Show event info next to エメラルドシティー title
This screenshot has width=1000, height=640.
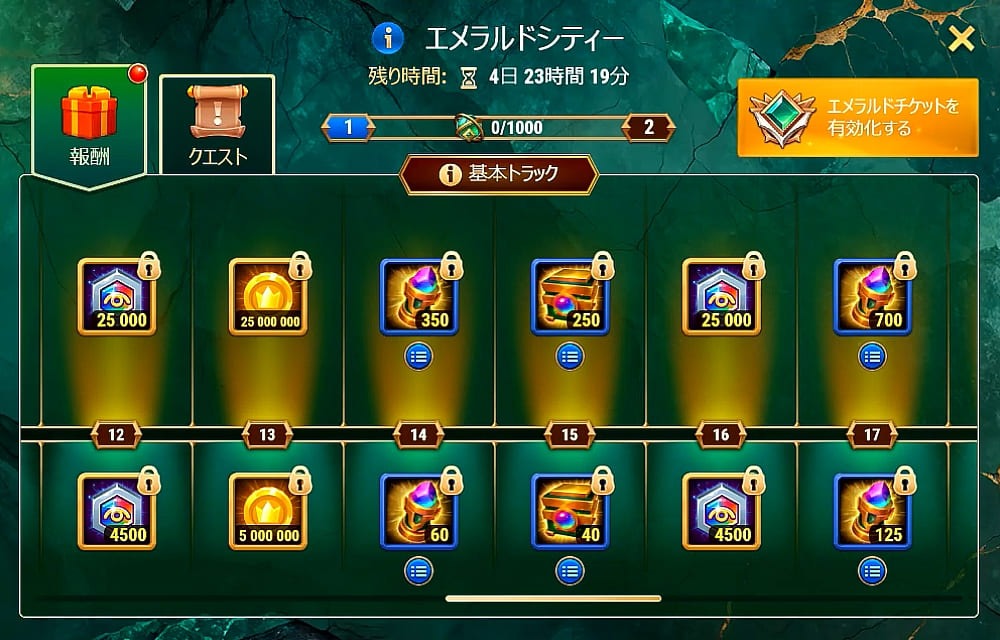tap(387, 39)
